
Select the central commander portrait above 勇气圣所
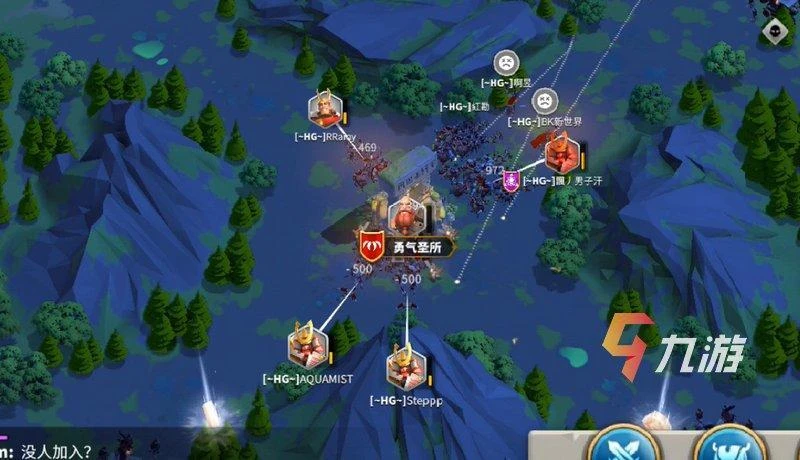(x=404, y=214)
